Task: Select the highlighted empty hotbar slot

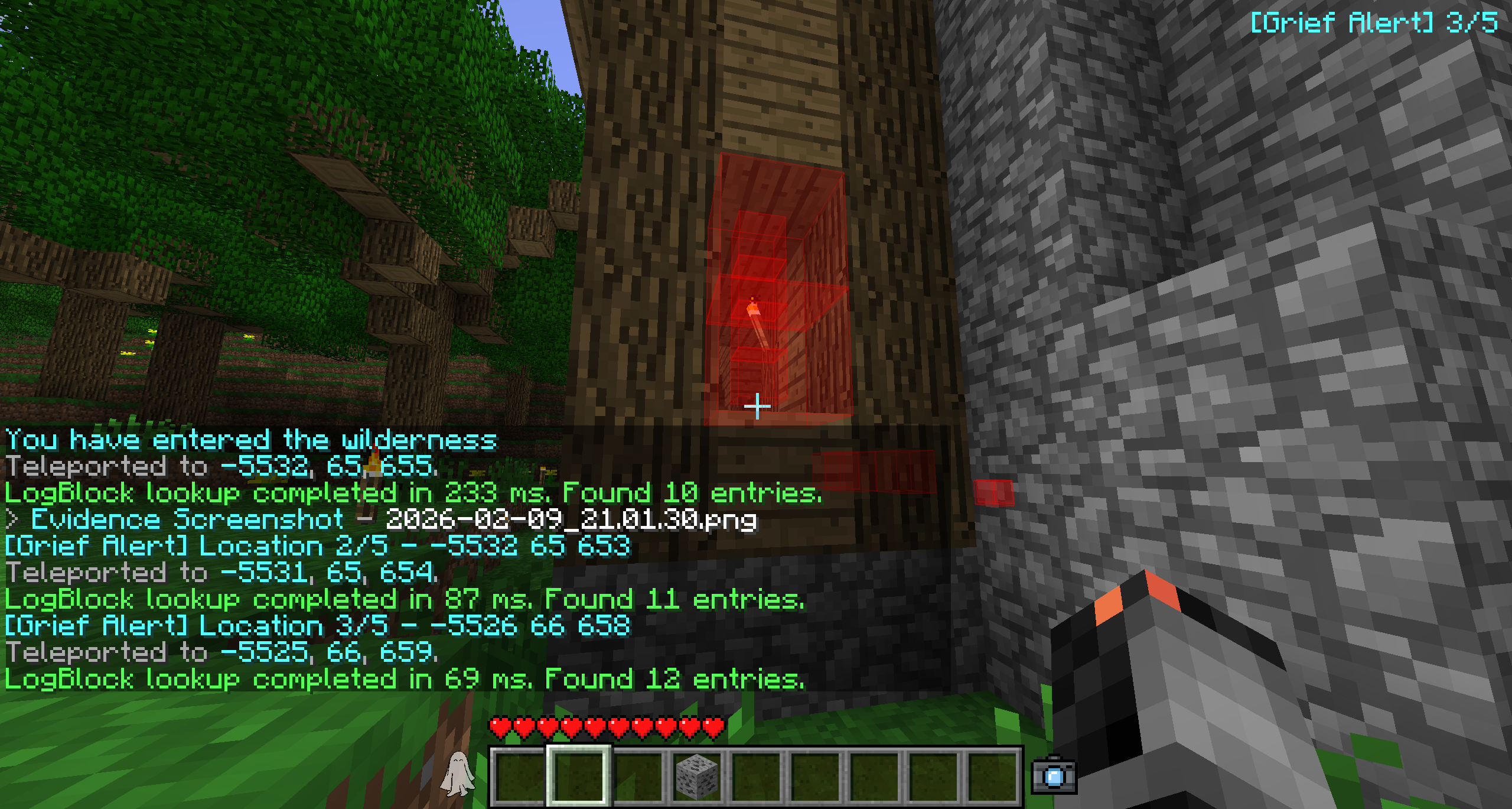Action: (579, 776)
